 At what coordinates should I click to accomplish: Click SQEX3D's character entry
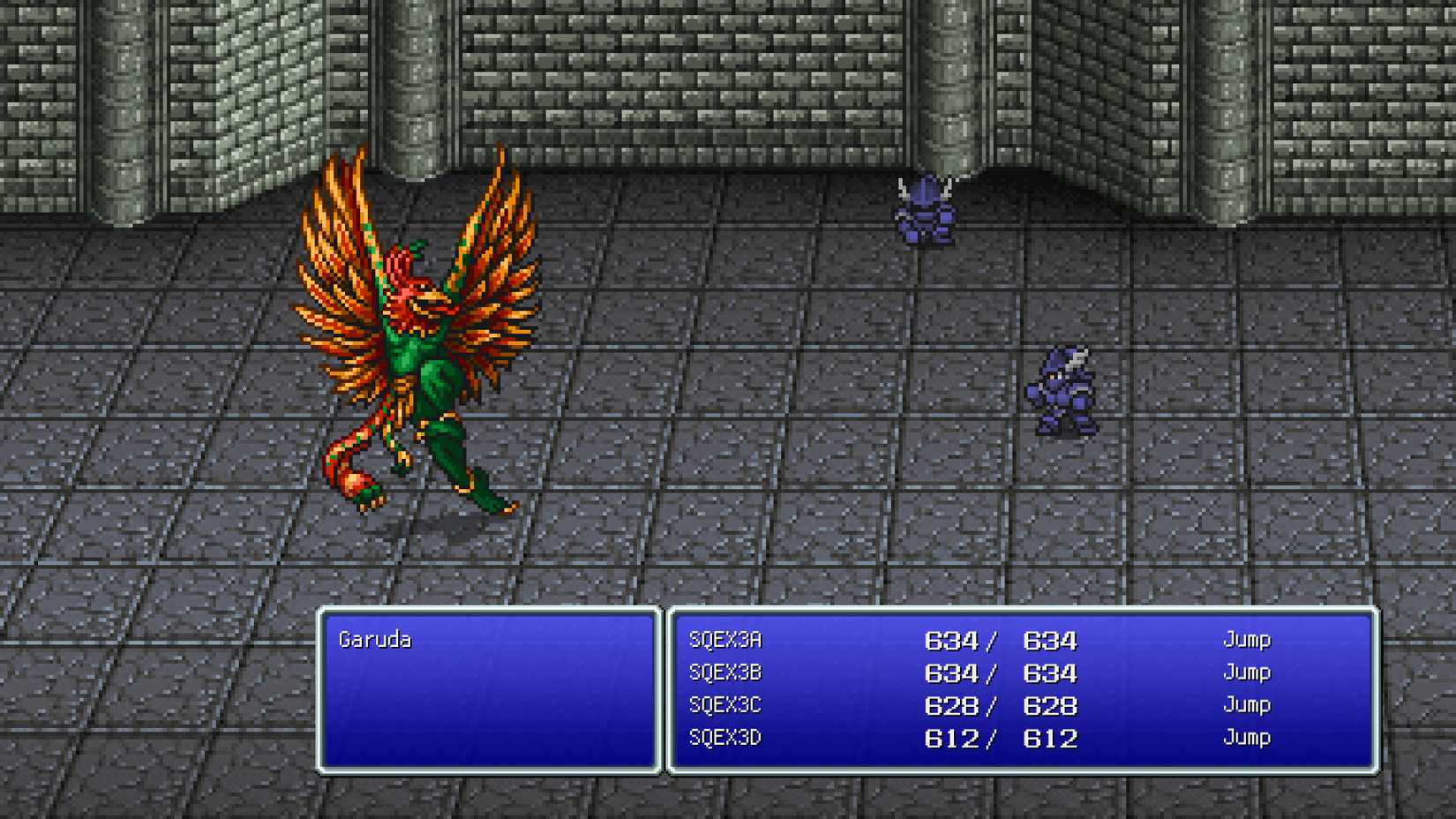pyautogui.click(x=724, y=739)
